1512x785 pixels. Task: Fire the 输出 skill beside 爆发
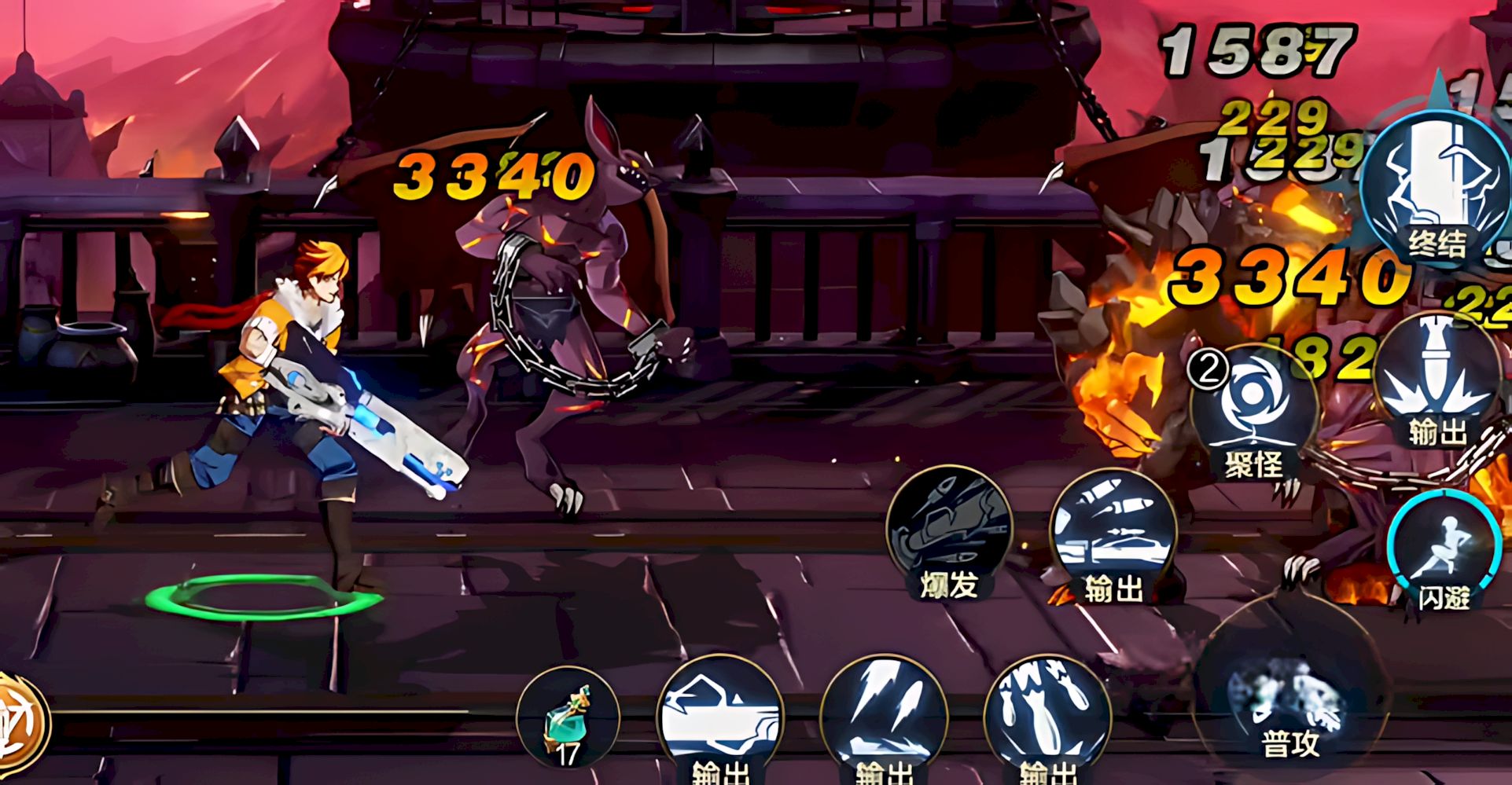click(x=1113, y=534)
